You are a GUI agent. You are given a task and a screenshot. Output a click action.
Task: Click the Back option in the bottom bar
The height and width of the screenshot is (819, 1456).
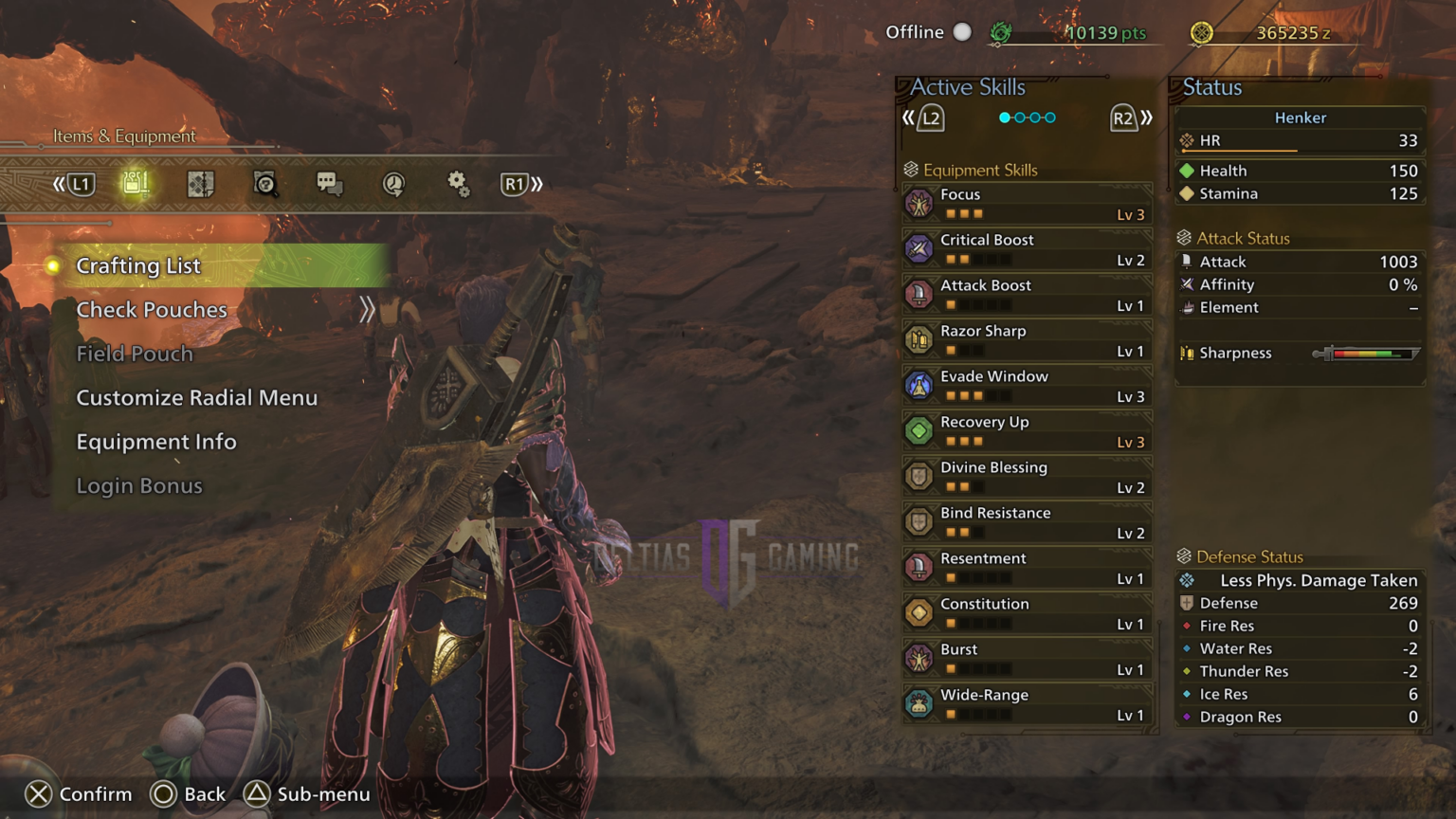[x=188, y=794]
